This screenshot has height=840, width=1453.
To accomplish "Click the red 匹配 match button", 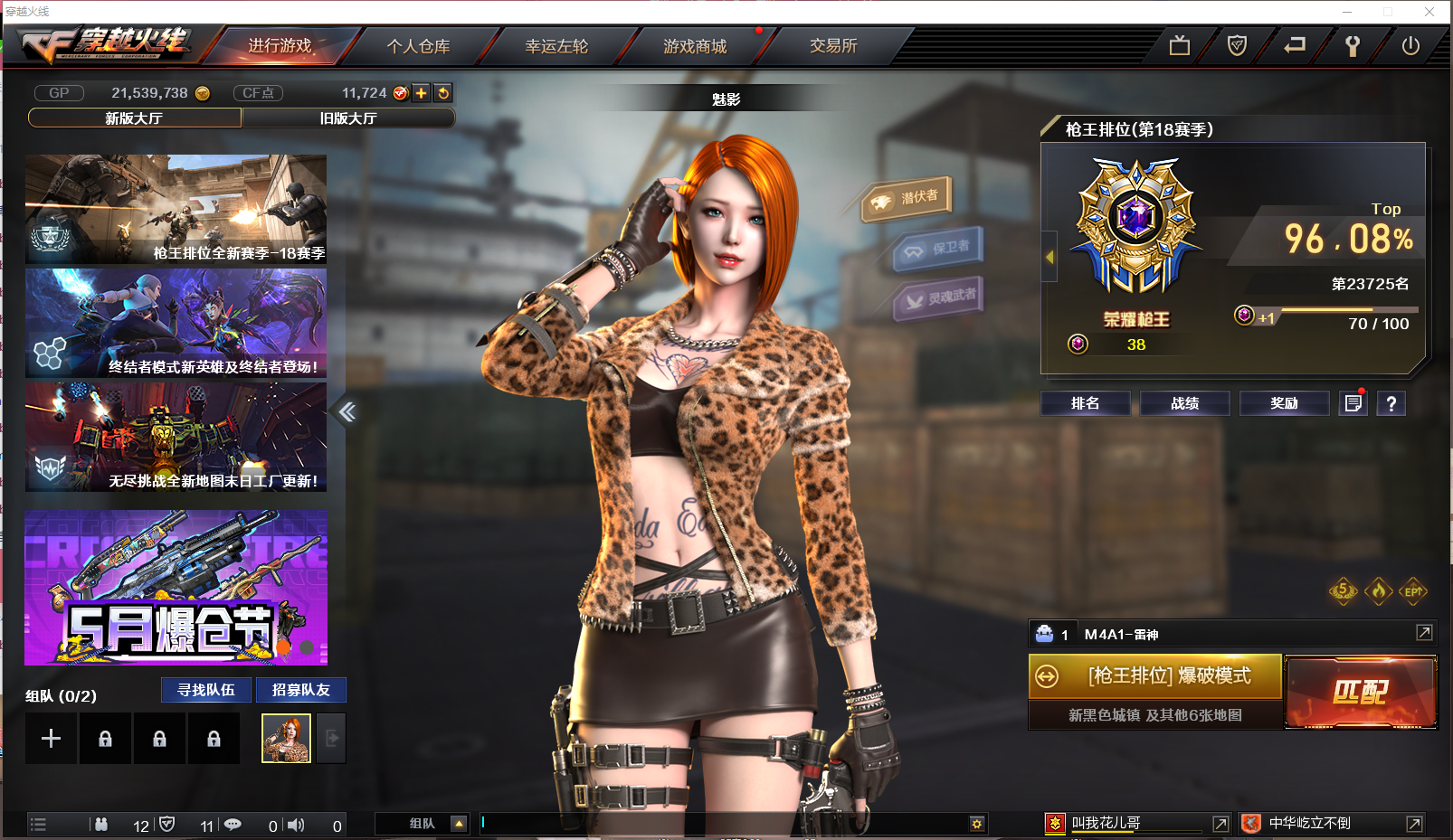I will click(1360, 693).
